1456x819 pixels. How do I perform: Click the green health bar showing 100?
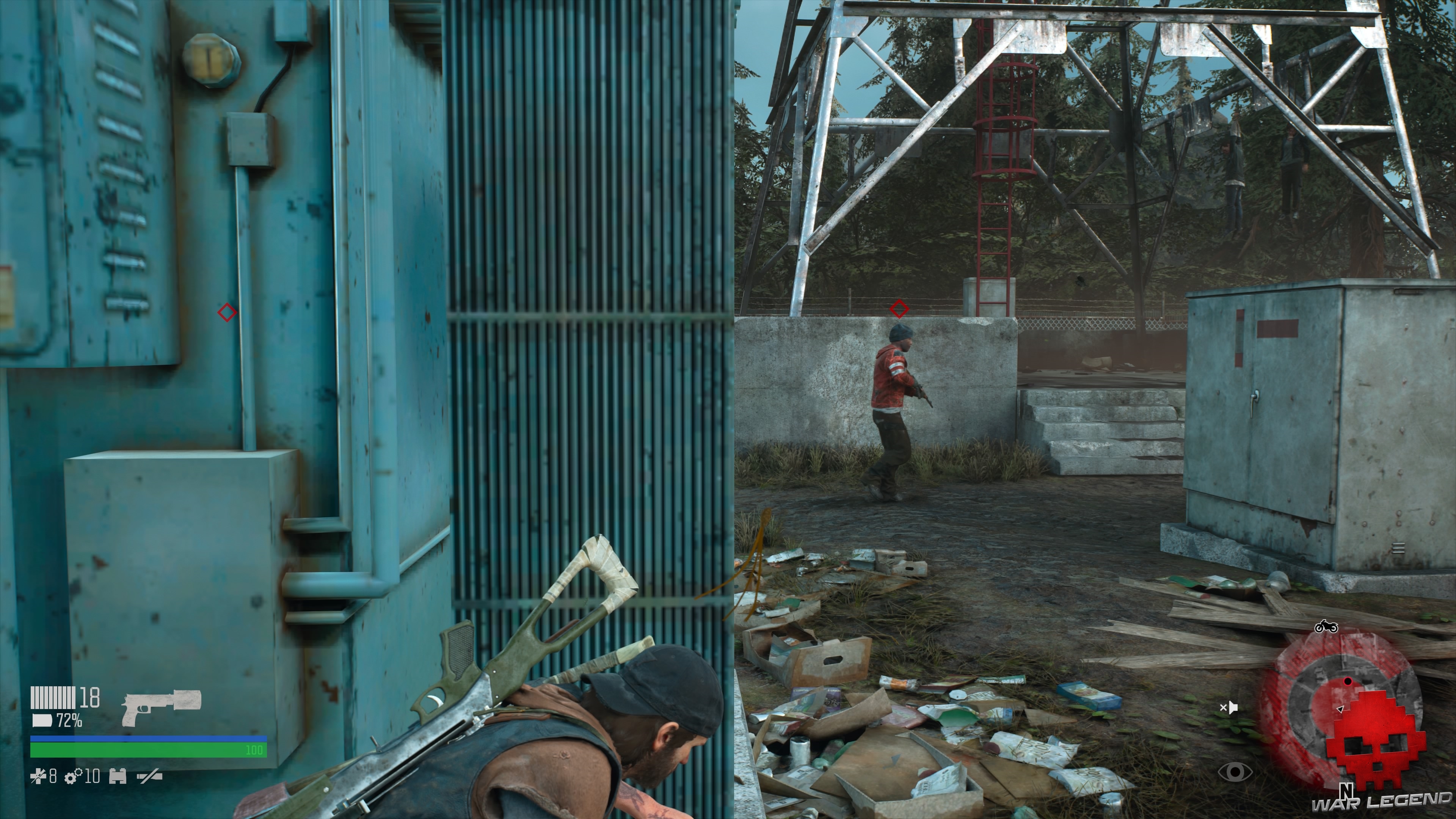149,750
